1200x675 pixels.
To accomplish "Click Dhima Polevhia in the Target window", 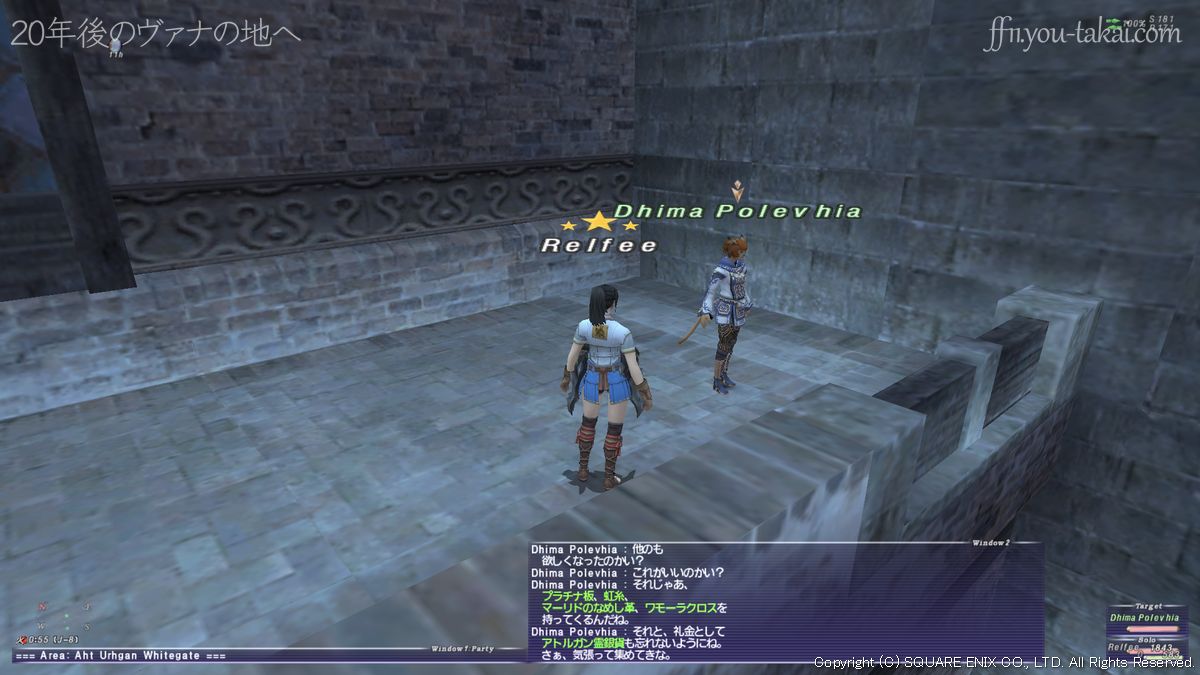I will [x=1144, y=618].
